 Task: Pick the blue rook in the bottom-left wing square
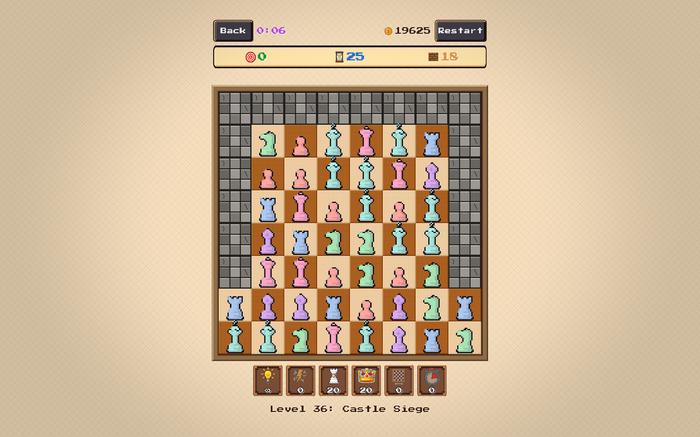pos(235,306)
